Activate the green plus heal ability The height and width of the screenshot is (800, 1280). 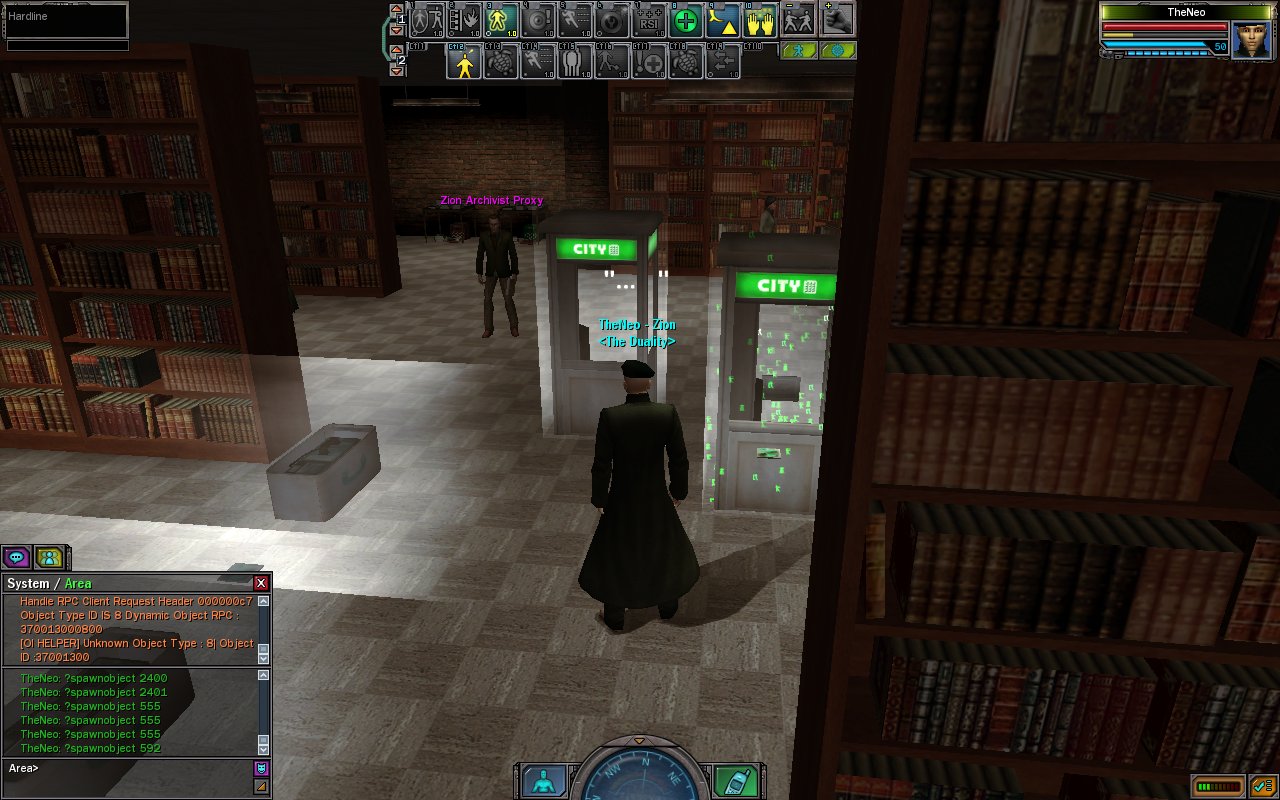[686, 20]
